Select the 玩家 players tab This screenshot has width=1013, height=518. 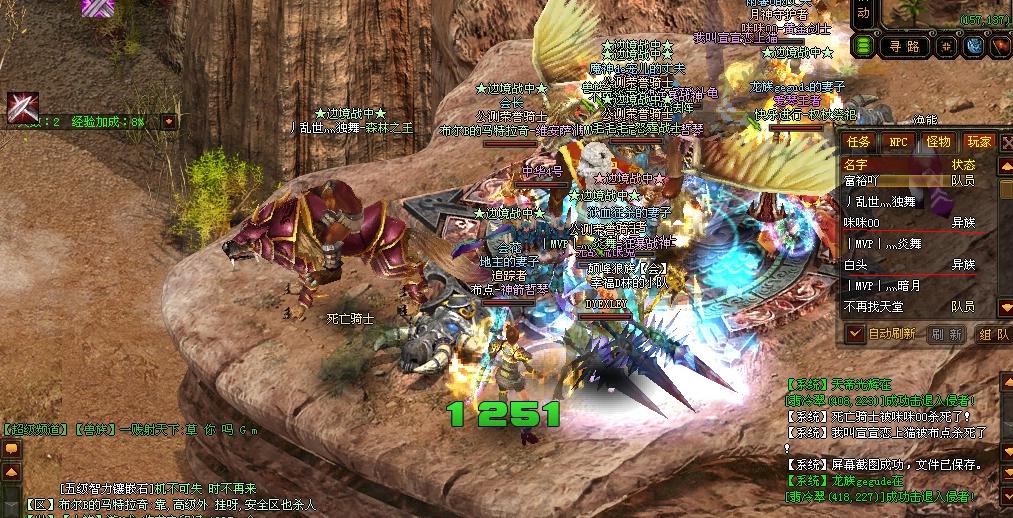pos(979,142)
